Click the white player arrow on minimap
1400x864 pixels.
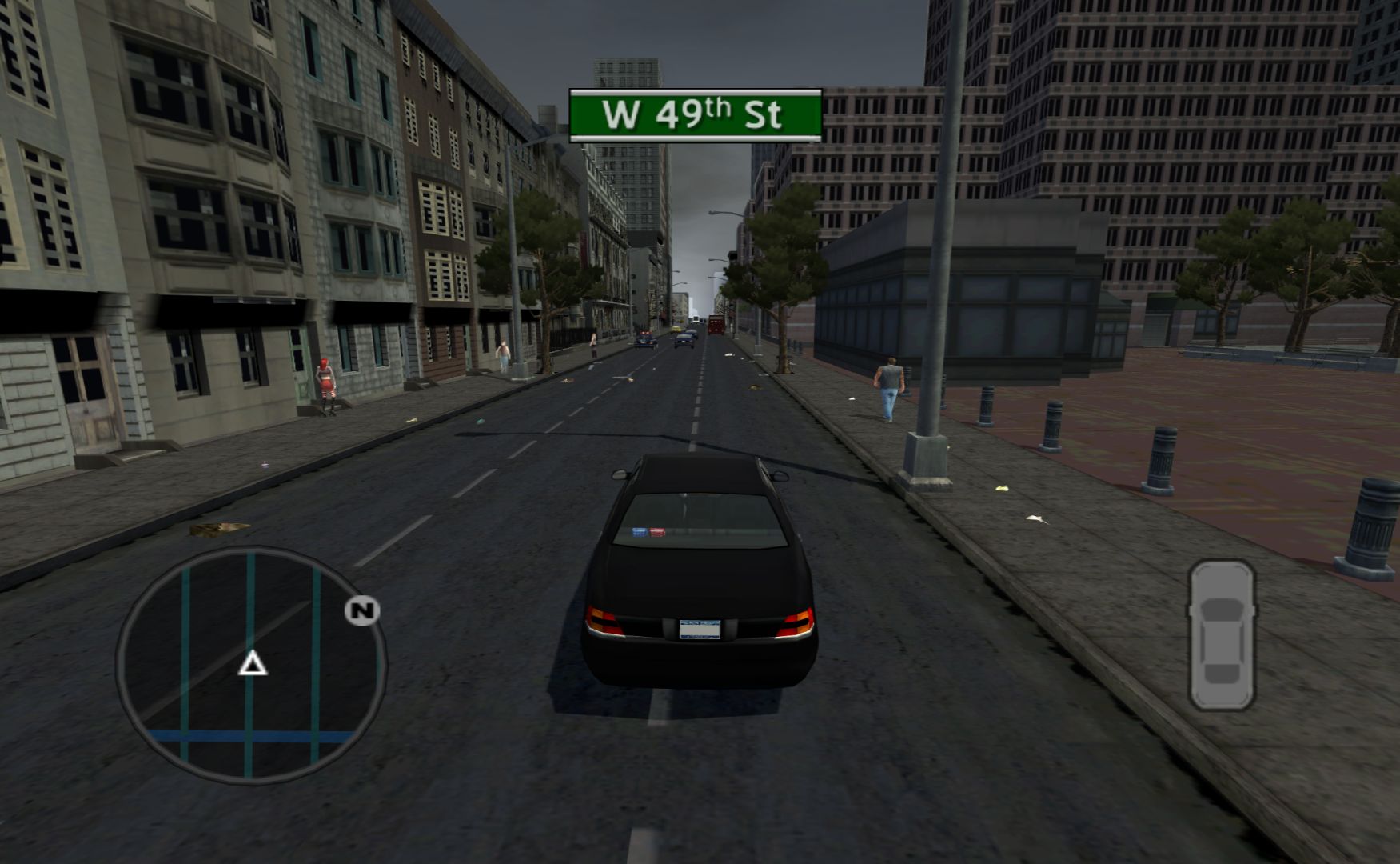pyautogui.click(x=253, y=663)
